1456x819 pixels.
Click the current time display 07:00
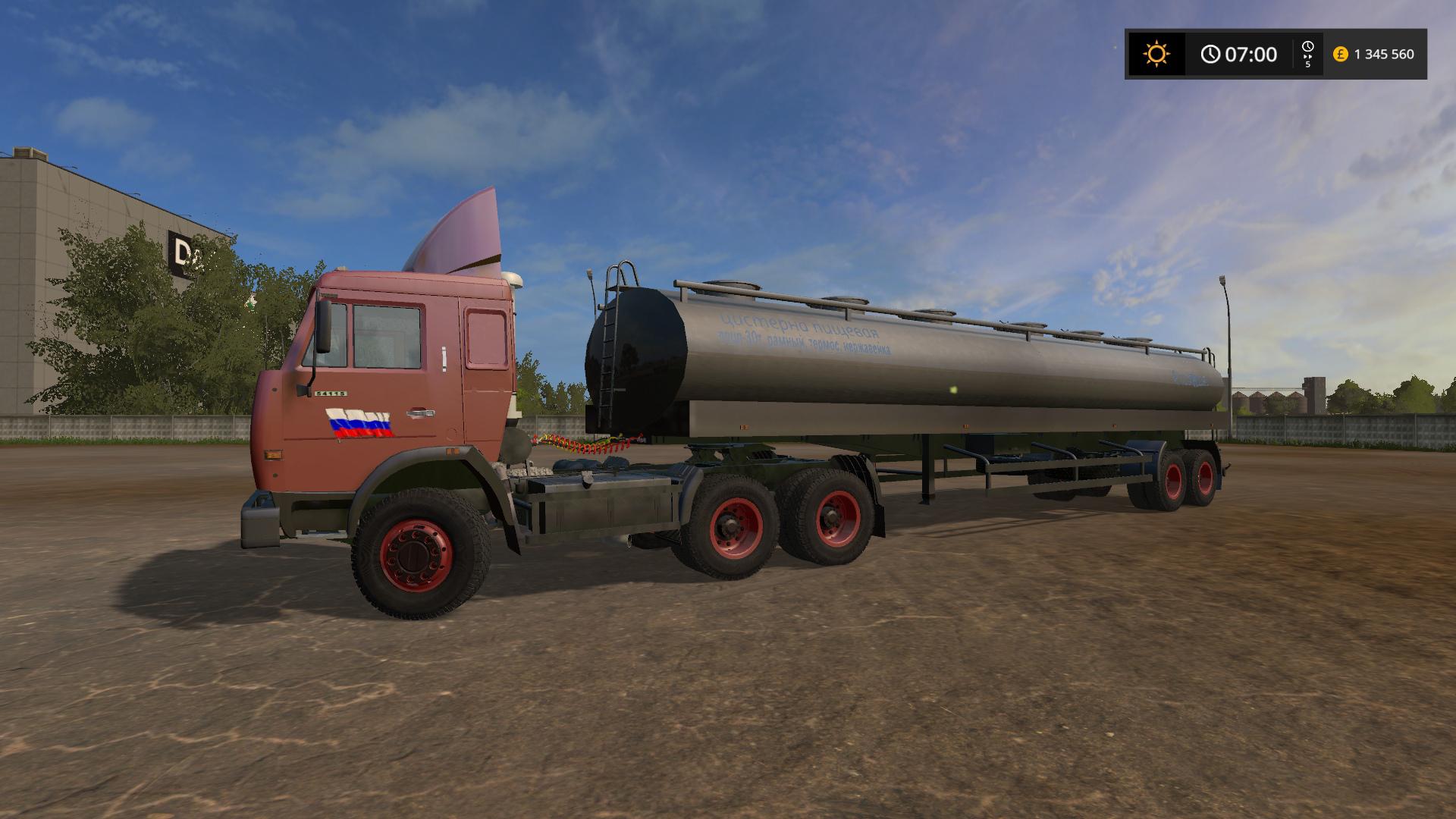(x=1252, y=53)
